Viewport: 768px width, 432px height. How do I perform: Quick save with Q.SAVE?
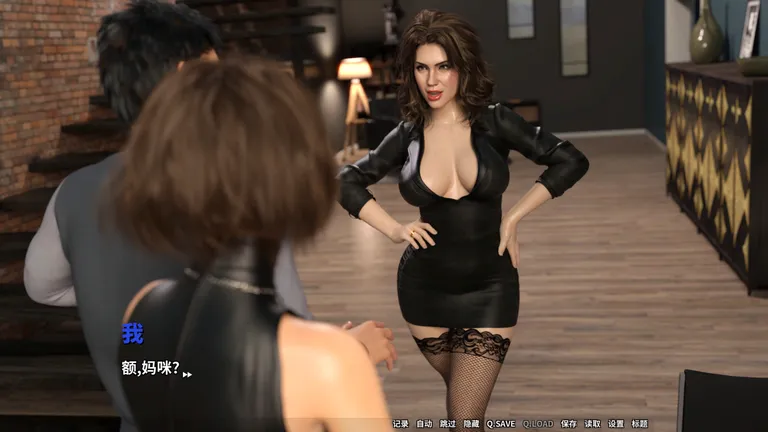click(501, 424)
